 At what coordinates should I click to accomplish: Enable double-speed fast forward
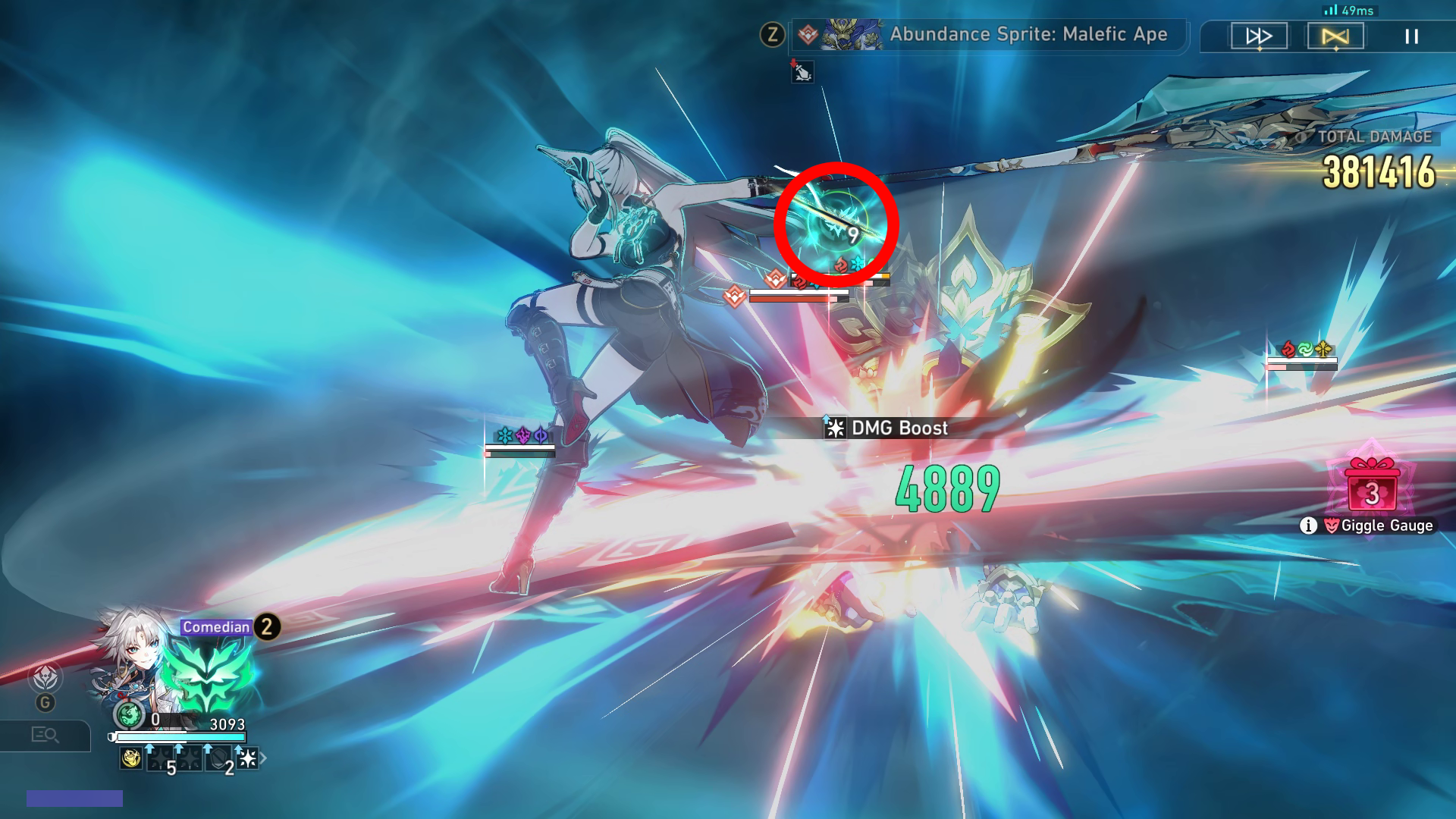tap(1259, 36)
